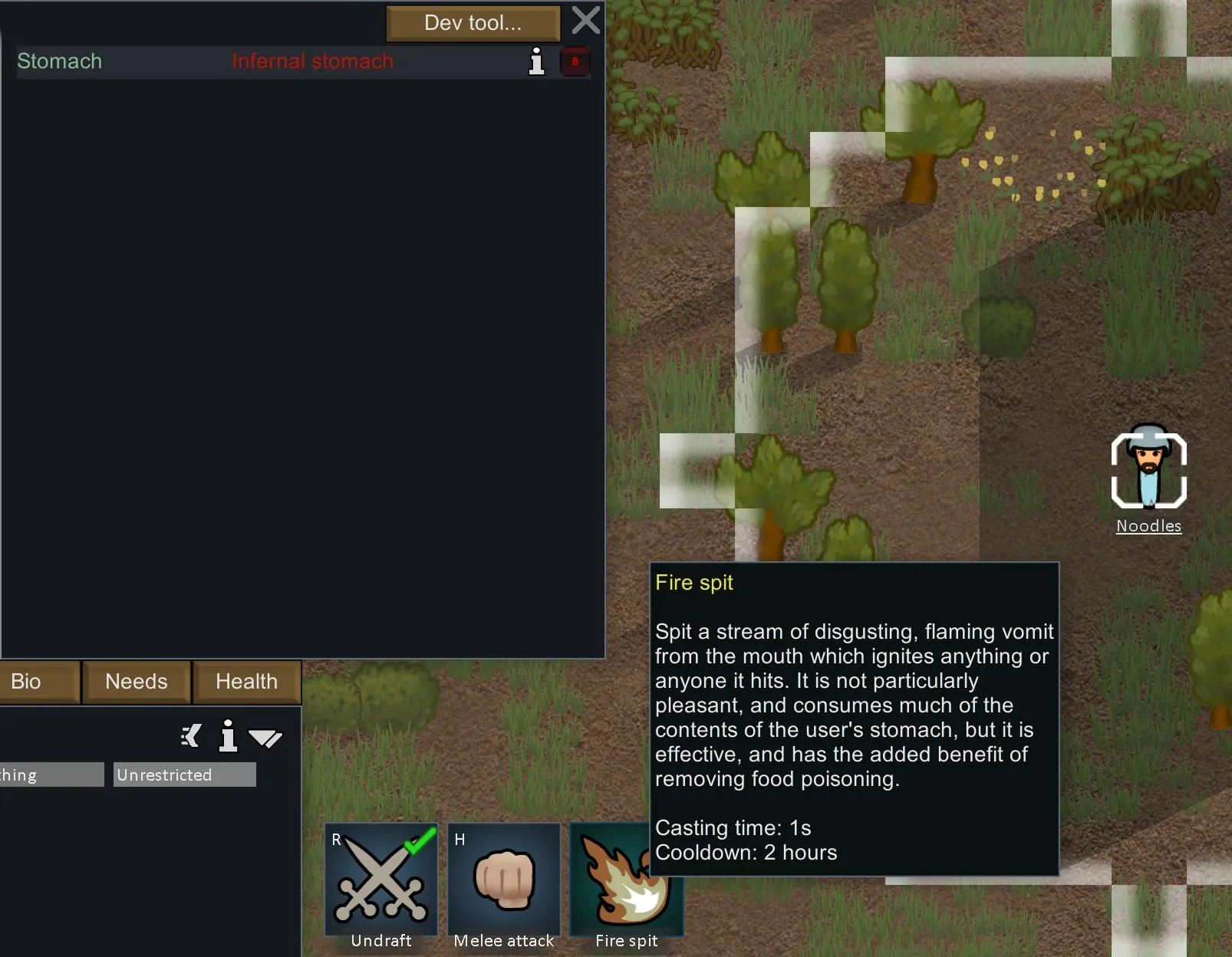Select the Infernal stomach entry
This screenshot has width=1232, height=957.
click(311, 61)
